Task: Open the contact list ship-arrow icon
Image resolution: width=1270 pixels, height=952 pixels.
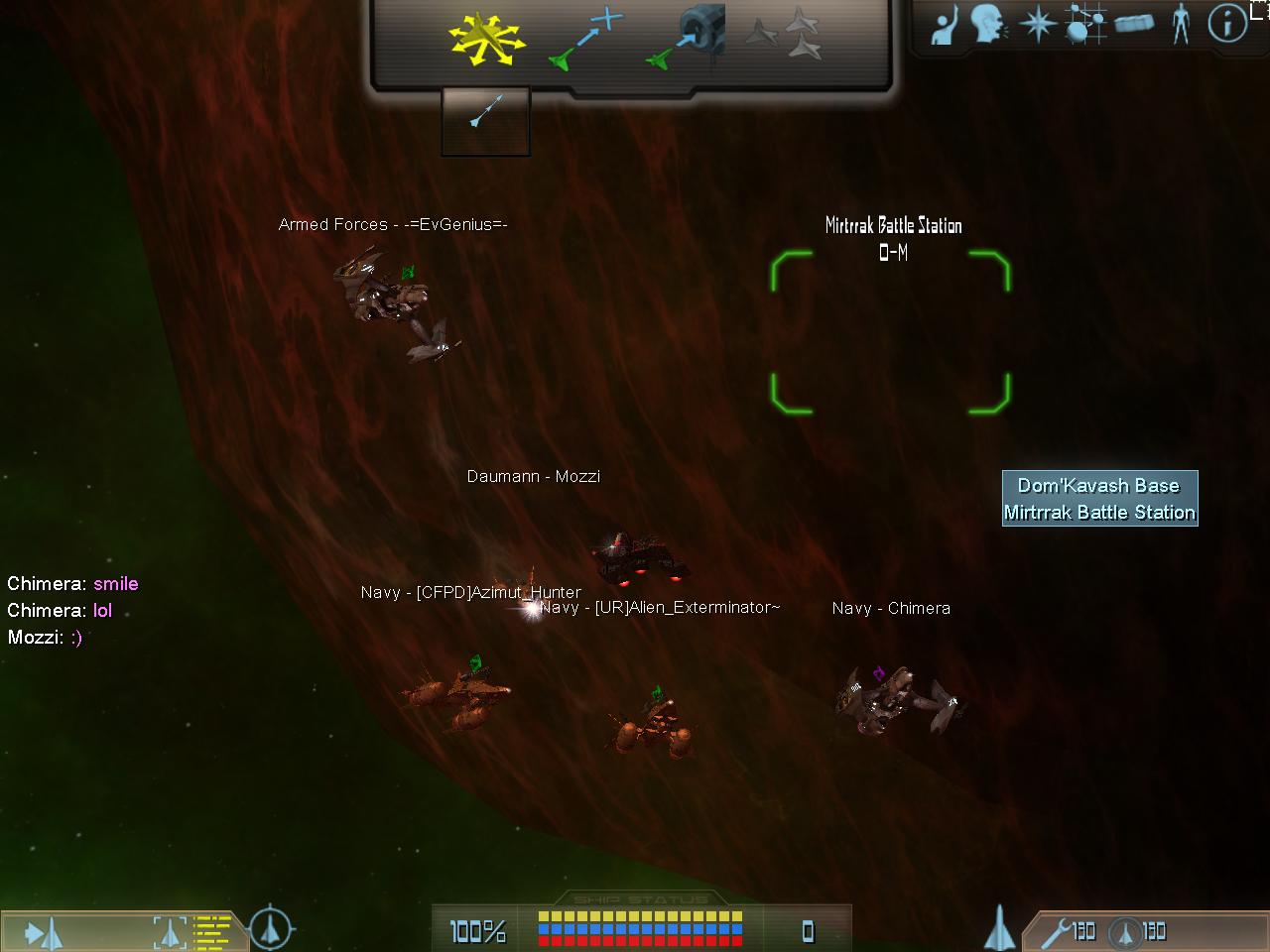Action: pos(44,932)
